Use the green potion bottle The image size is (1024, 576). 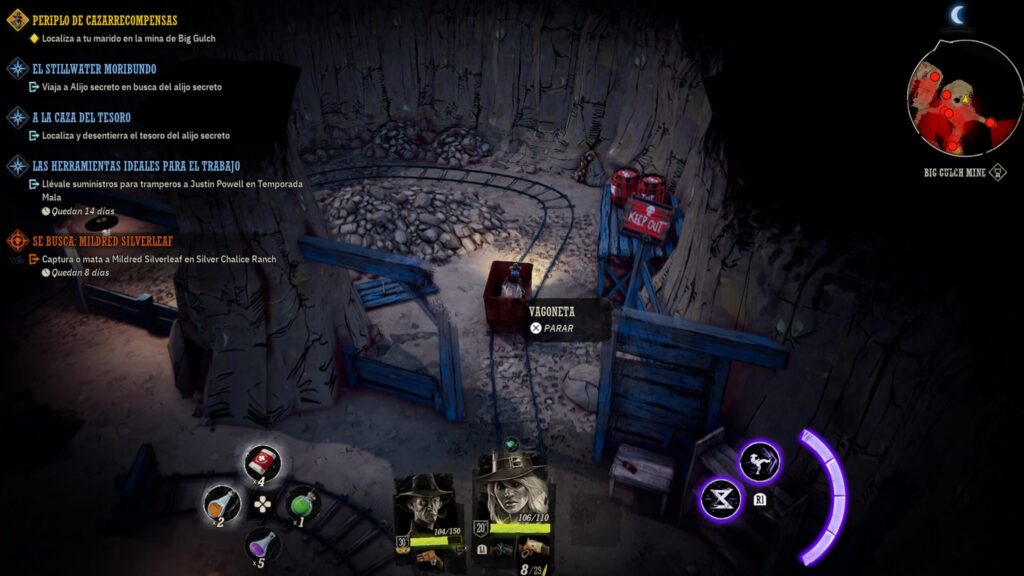301,502
